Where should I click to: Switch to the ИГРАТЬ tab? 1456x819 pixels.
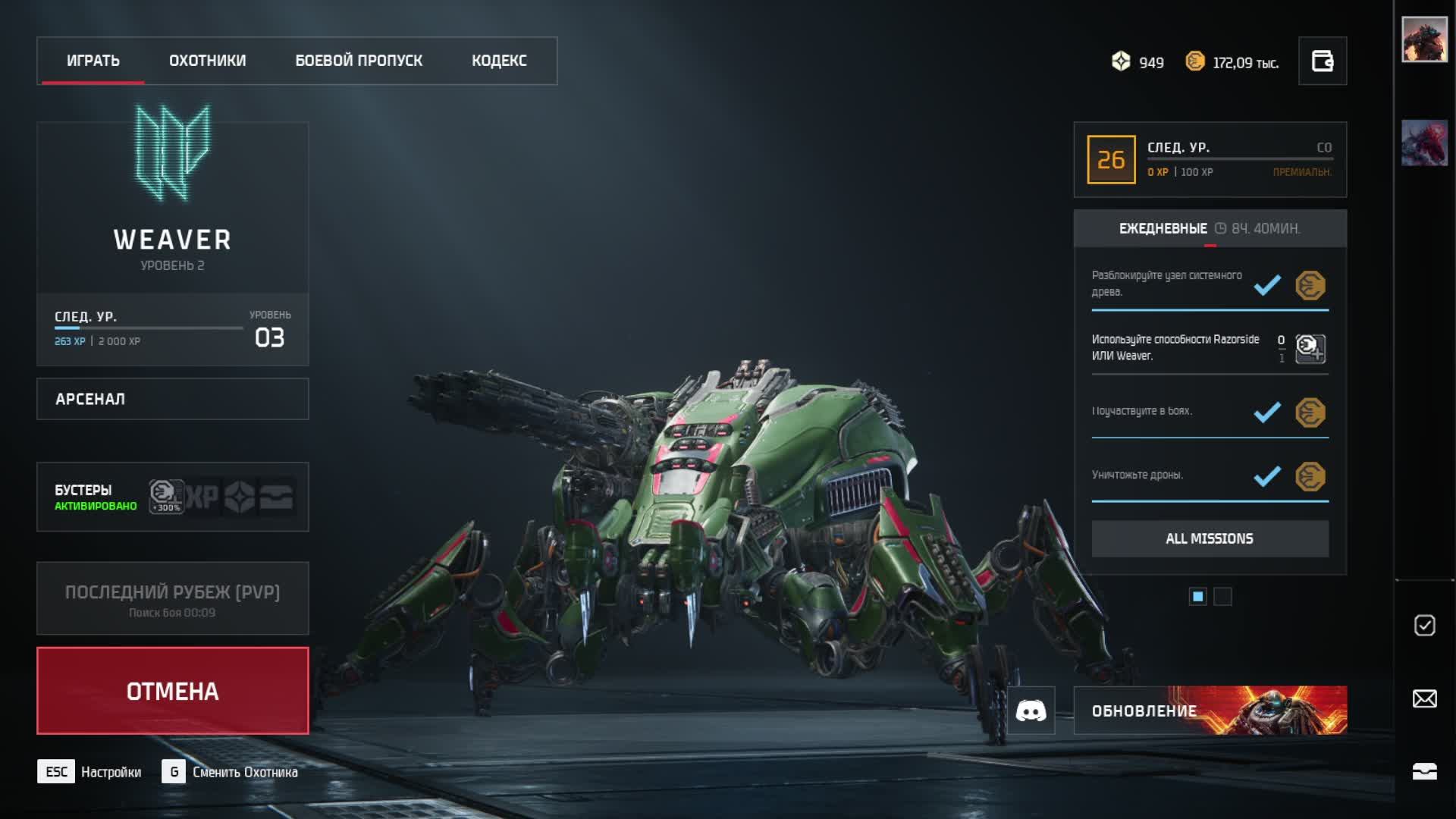[x=93, y=61]
